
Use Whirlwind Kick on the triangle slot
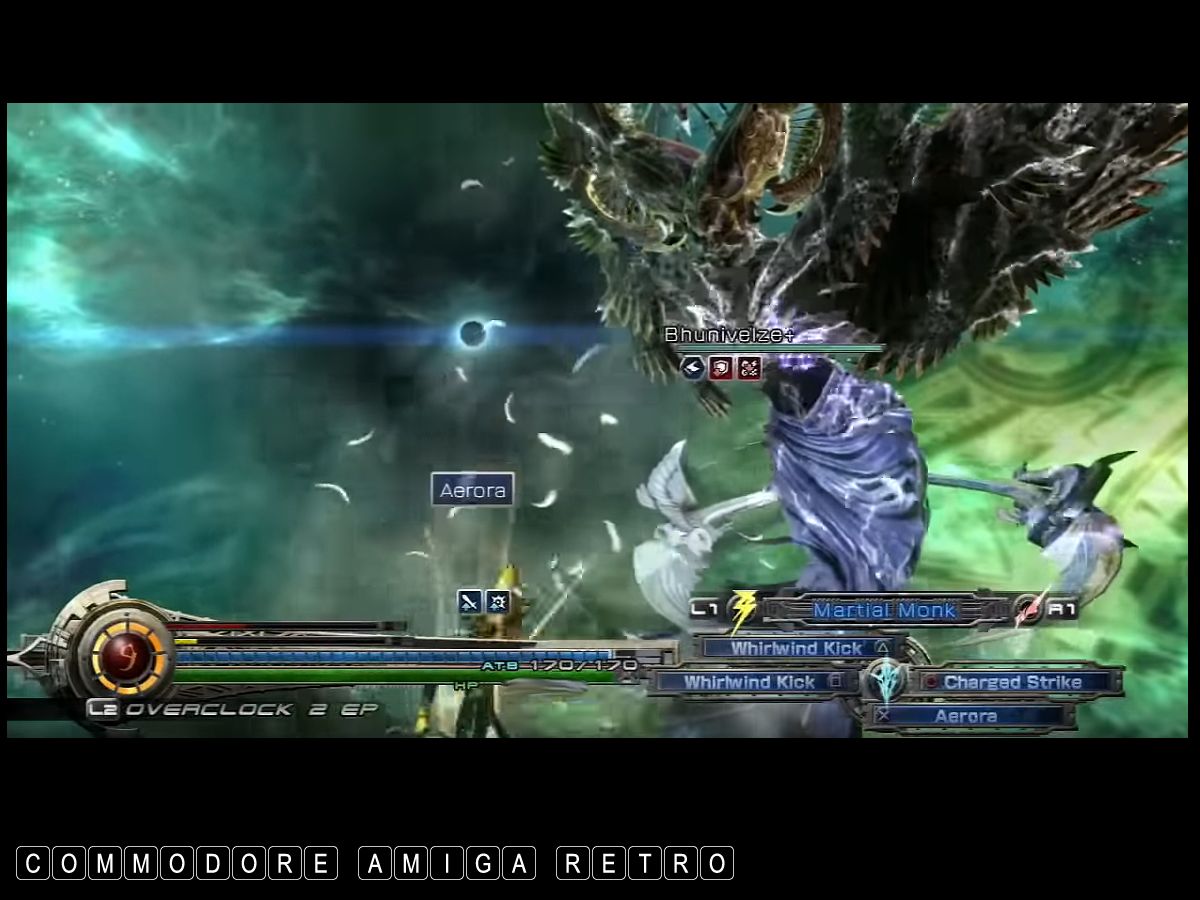pyautogui.click(x=796, y=648)
